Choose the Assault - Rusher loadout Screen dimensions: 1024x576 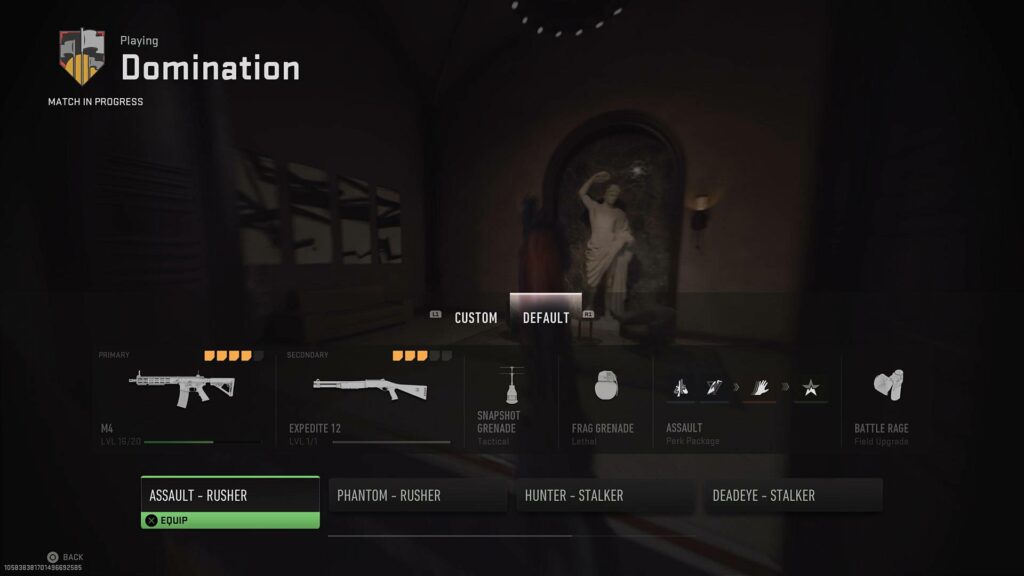[x=230, y=495]
